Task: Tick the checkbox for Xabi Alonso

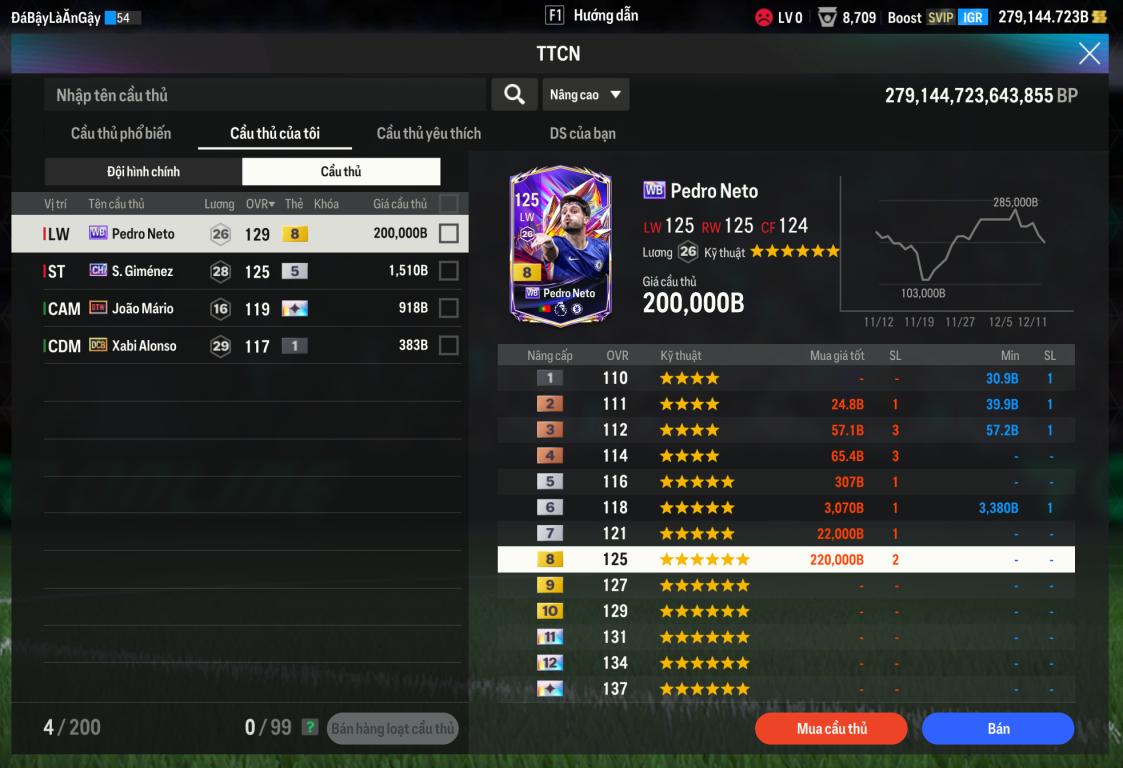Action: pos(449,345)
